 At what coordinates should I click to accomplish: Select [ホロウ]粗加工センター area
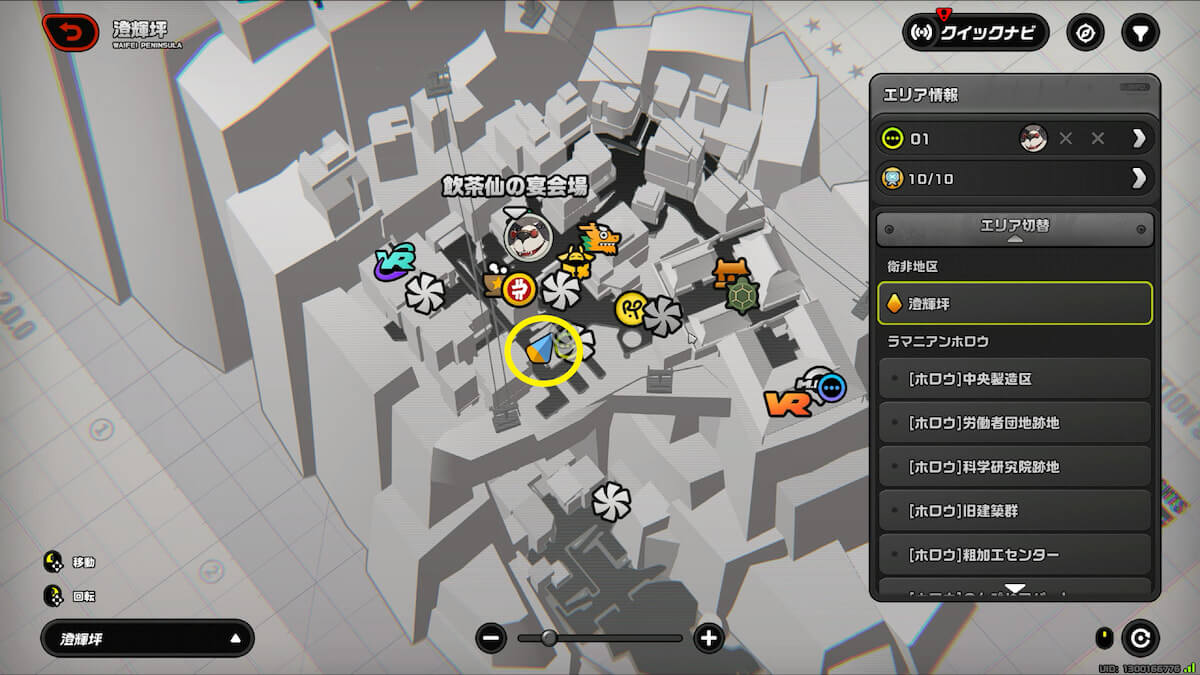pos(1014,555)
